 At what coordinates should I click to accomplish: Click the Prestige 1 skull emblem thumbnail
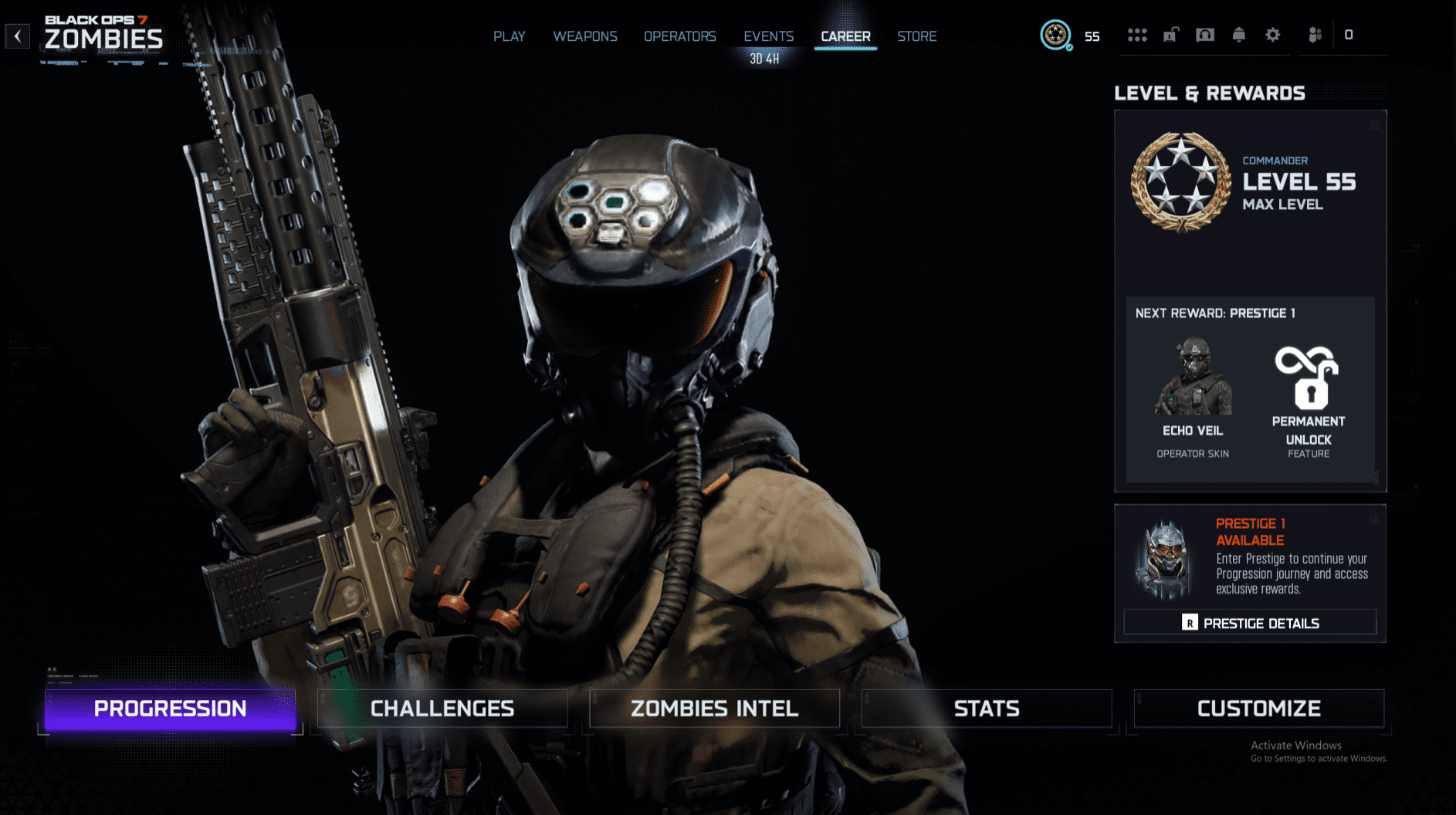[x=1166, y=558]
